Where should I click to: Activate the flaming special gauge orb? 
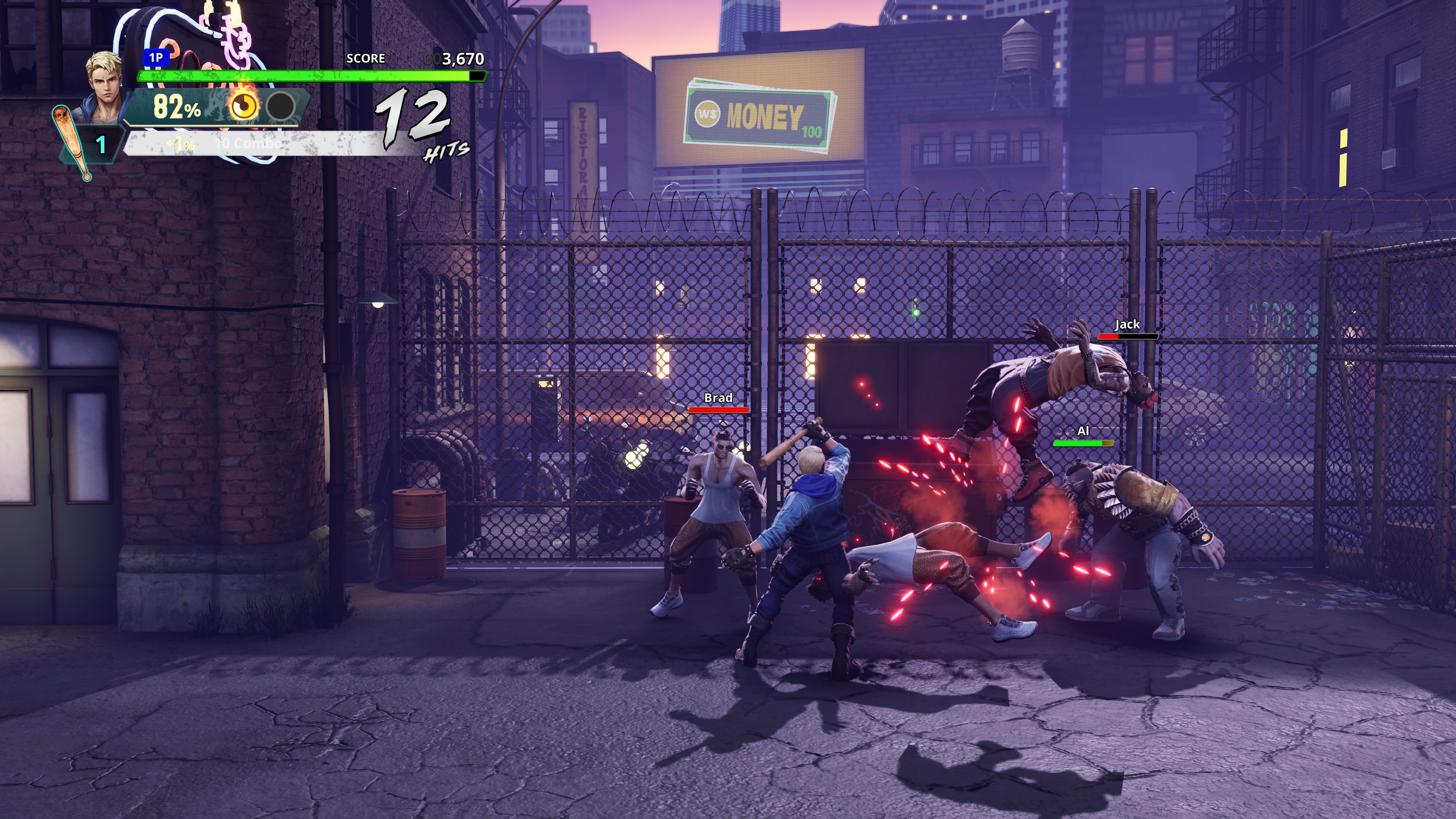click(x=243, y=105)
